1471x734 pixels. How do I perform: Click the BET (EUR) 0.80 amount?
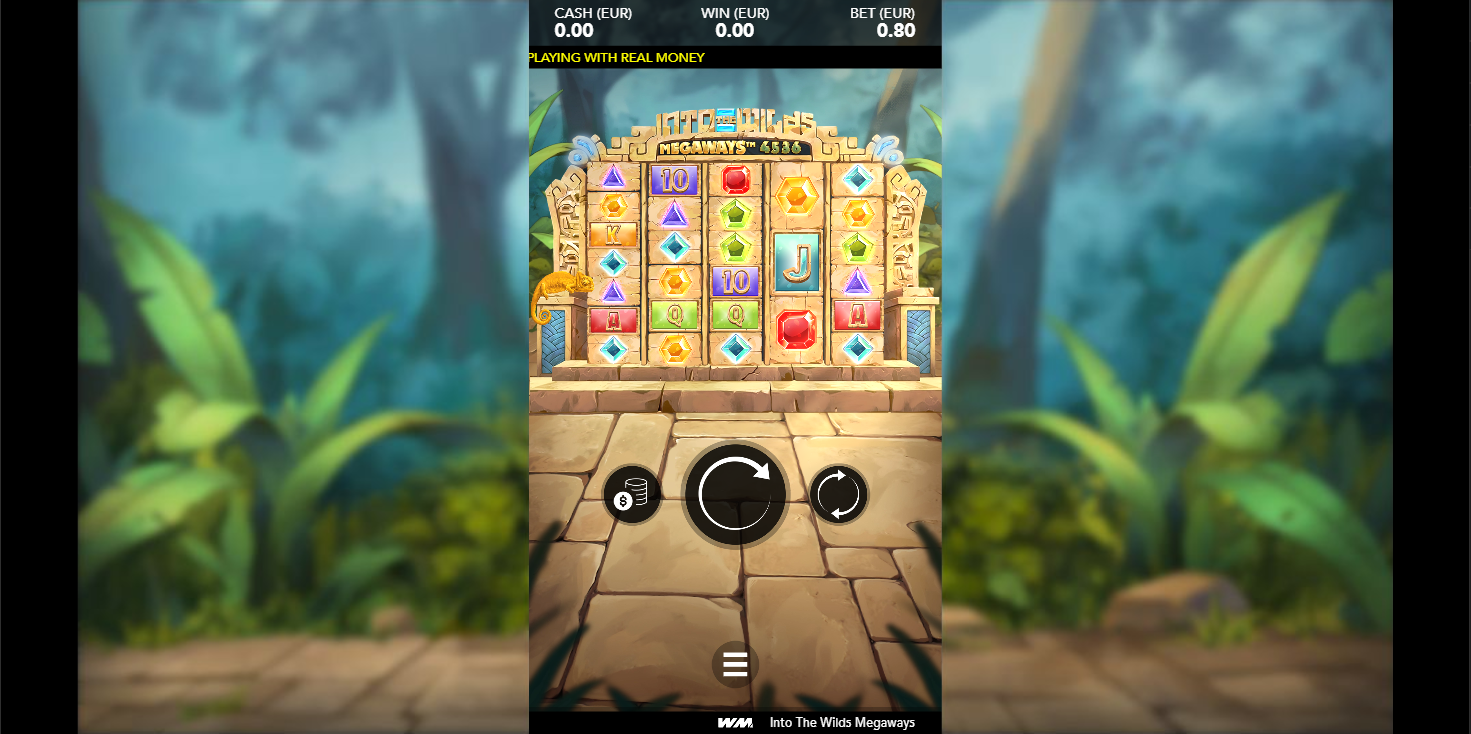[897, 30]
